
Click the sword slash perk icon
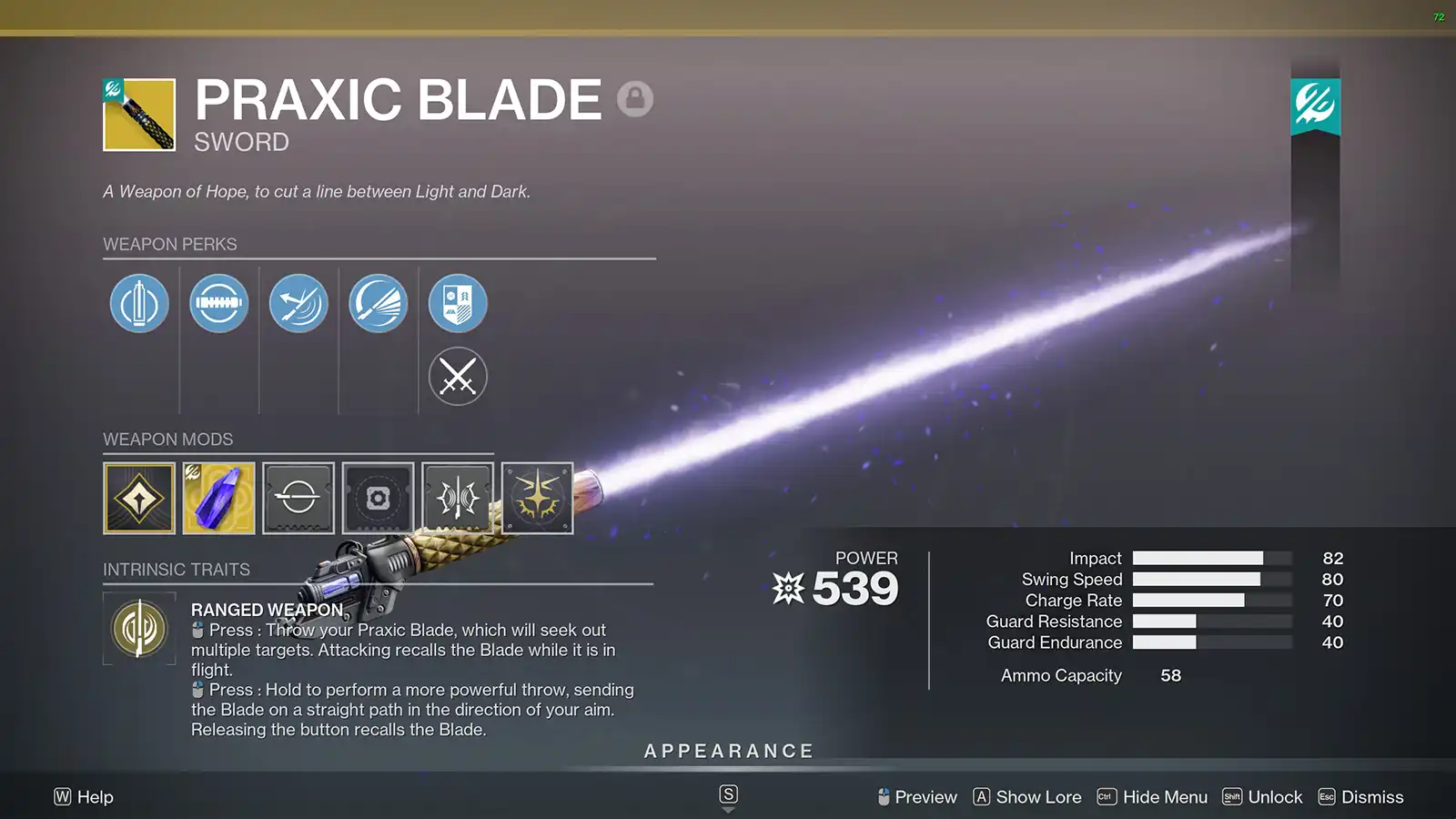pos(298,303)
